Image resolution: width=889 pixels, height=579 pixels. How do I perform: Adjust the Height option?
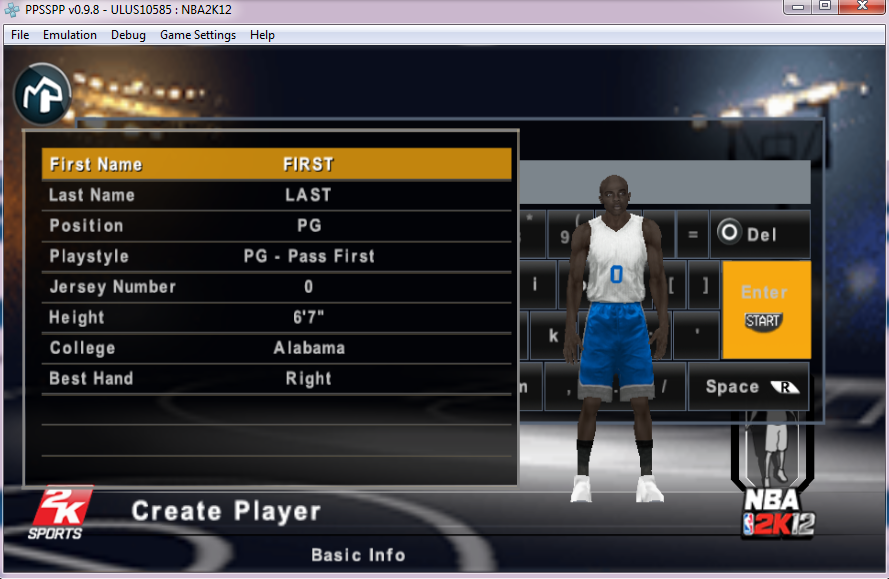tap(276, 318)
